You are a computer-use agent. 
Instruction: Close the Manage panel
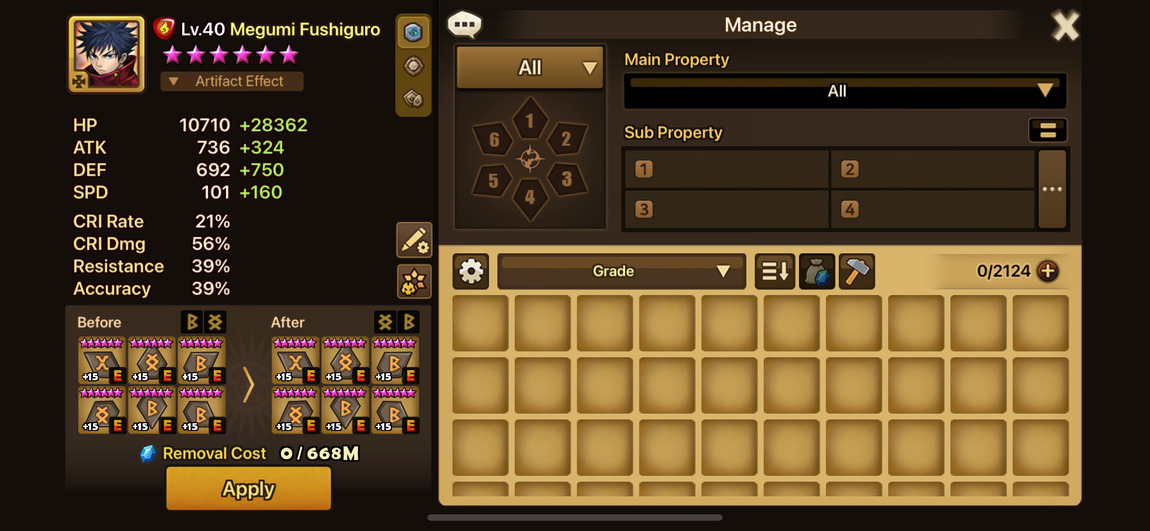pyautogui.click(x=1065, y=26)
